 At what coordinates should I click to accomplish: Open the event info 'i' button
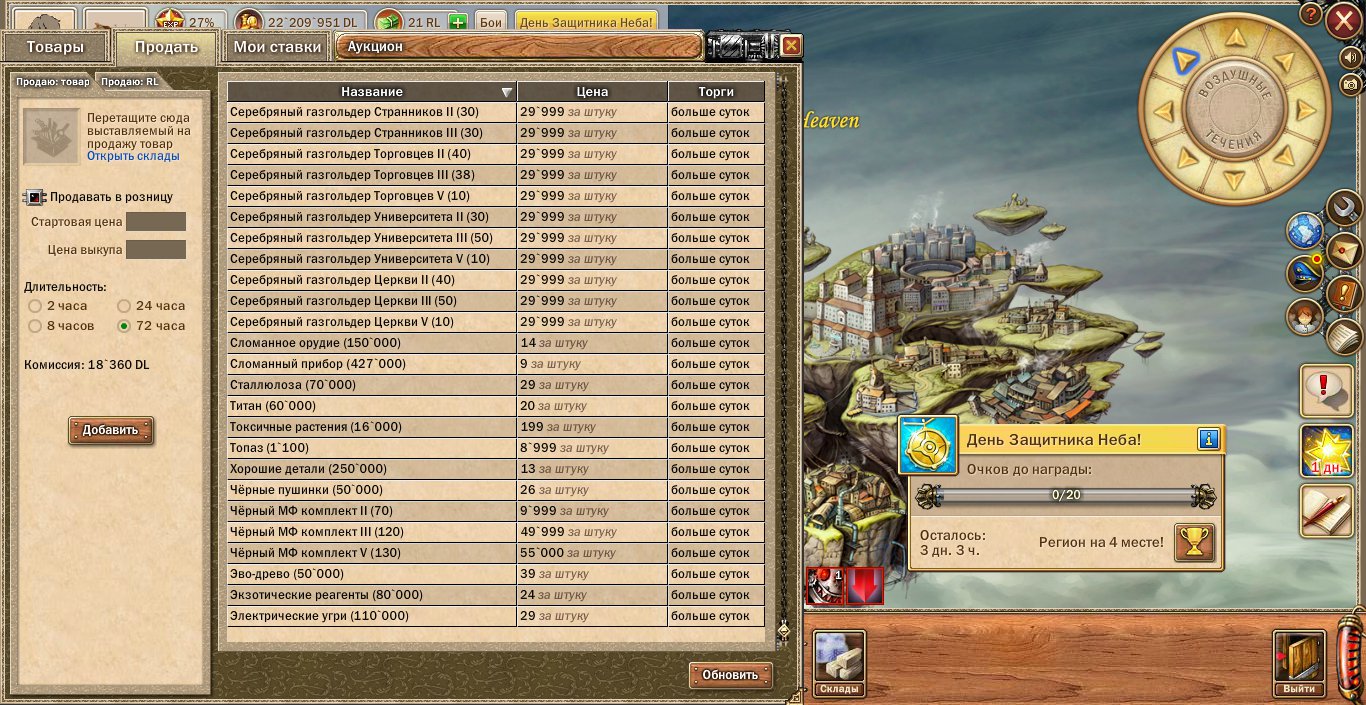(x=1208, y=440)
